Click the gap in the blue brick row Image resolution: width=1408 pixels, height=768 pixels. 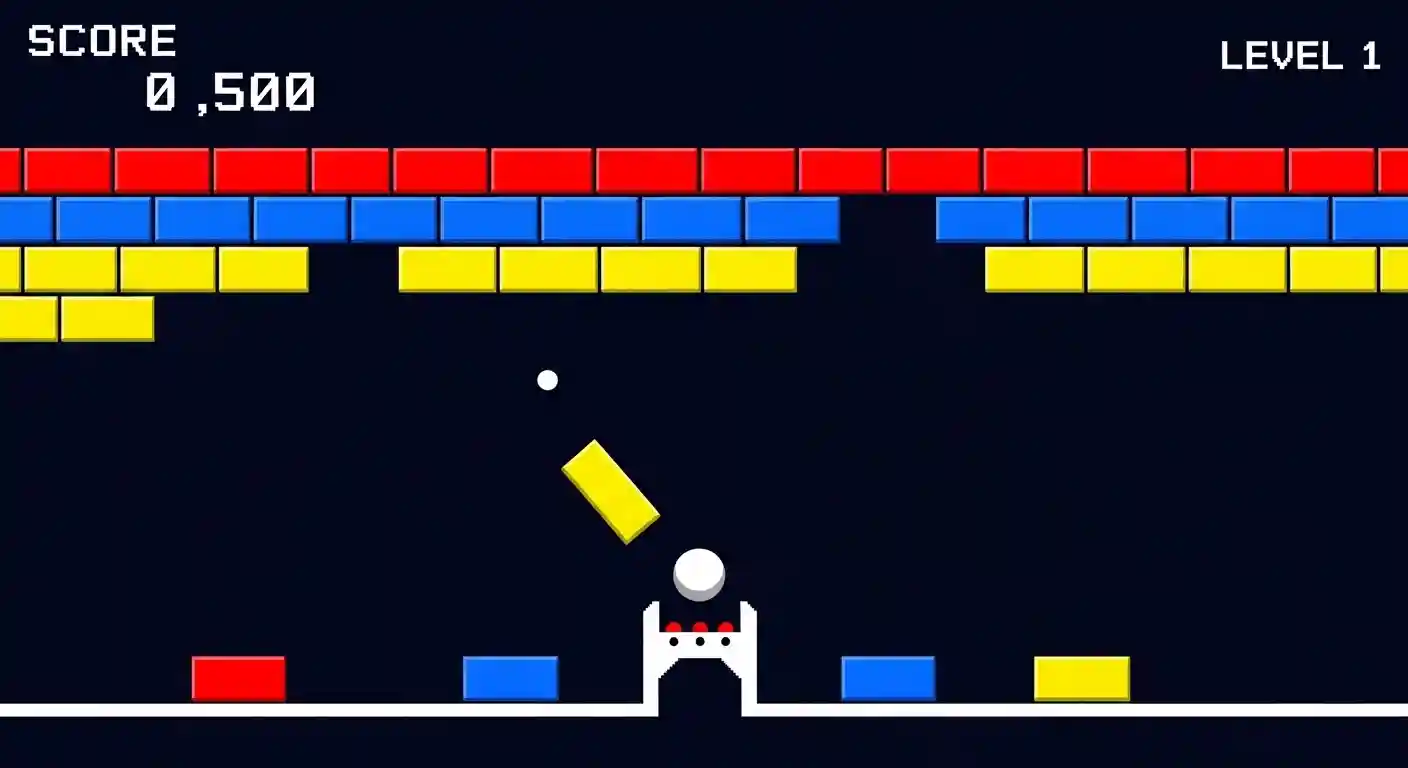click(x=888, y=218)
